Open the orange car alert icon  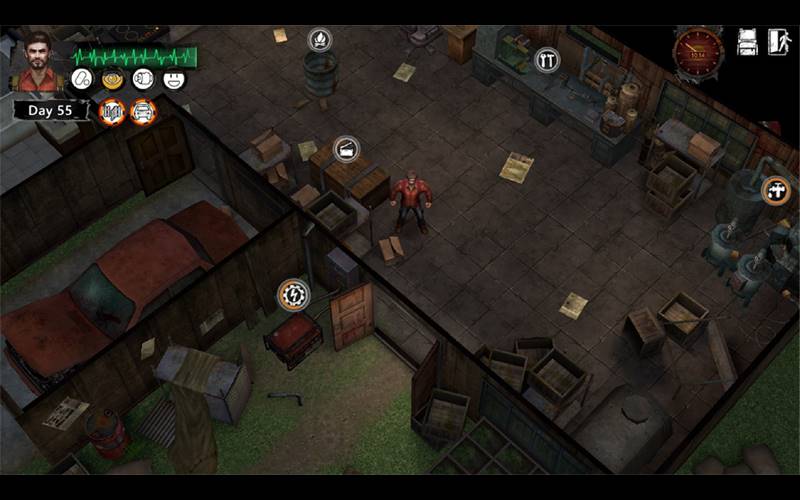pos(143,111)
